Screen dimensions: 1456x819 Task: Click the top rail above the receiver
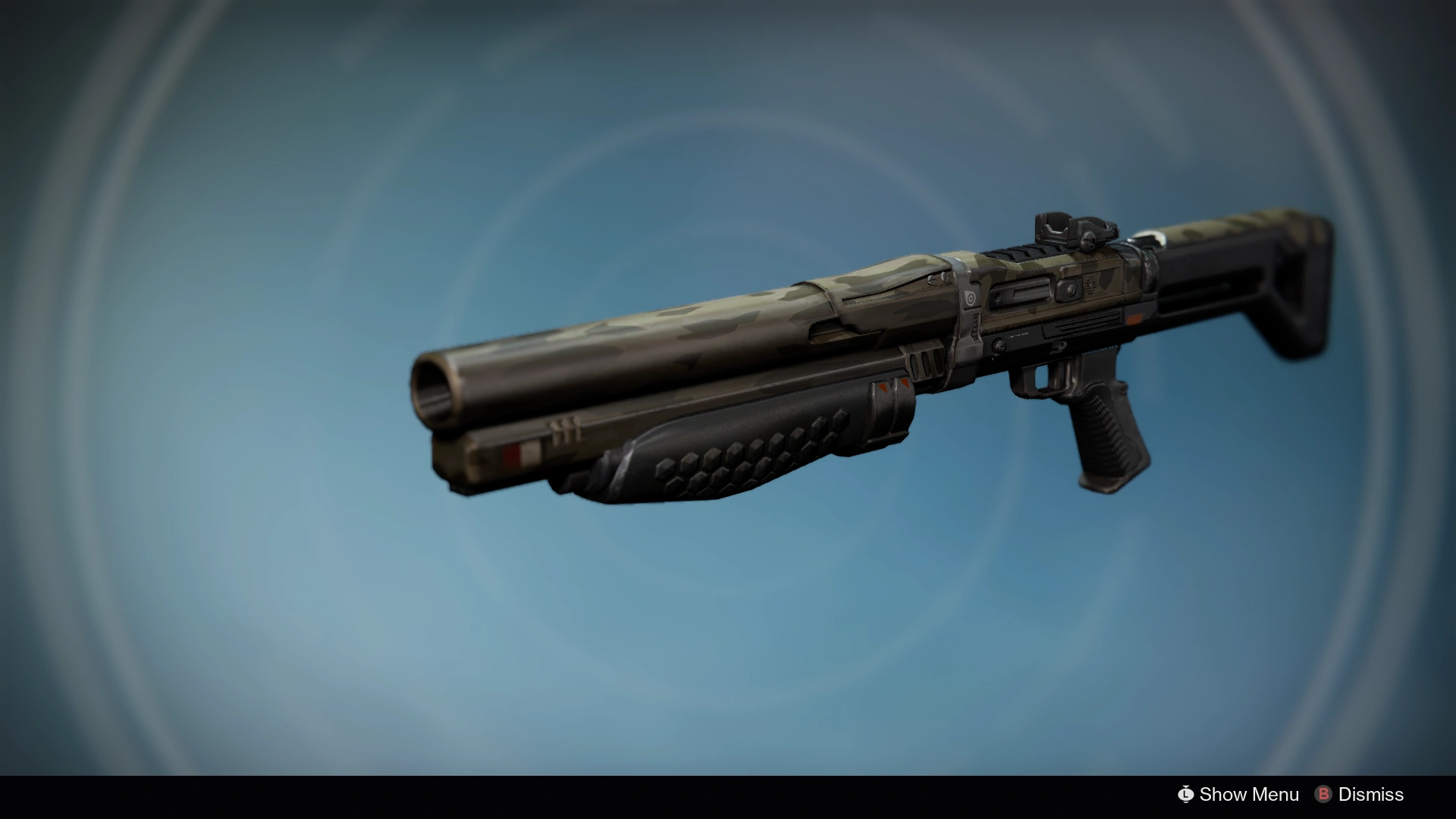tap(1016, 254)
